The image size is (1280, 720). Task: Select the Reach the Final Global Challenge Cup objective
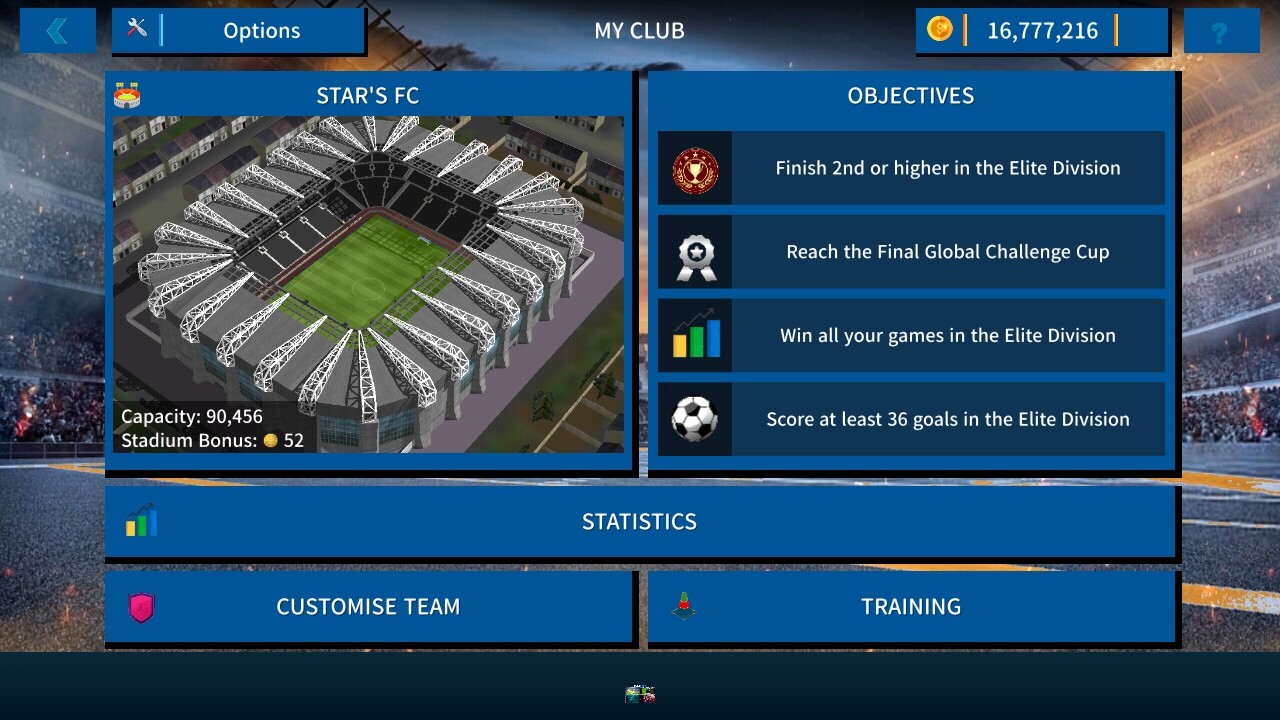[x=911, y=252]
